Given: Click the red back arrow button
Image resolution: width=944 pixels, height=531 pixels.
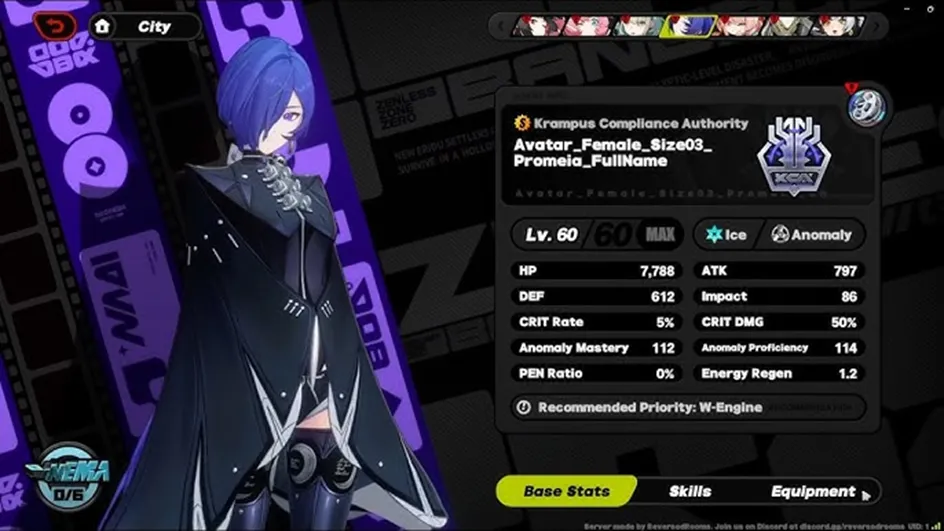Looking at the screenshot, I should click(55, 26).
